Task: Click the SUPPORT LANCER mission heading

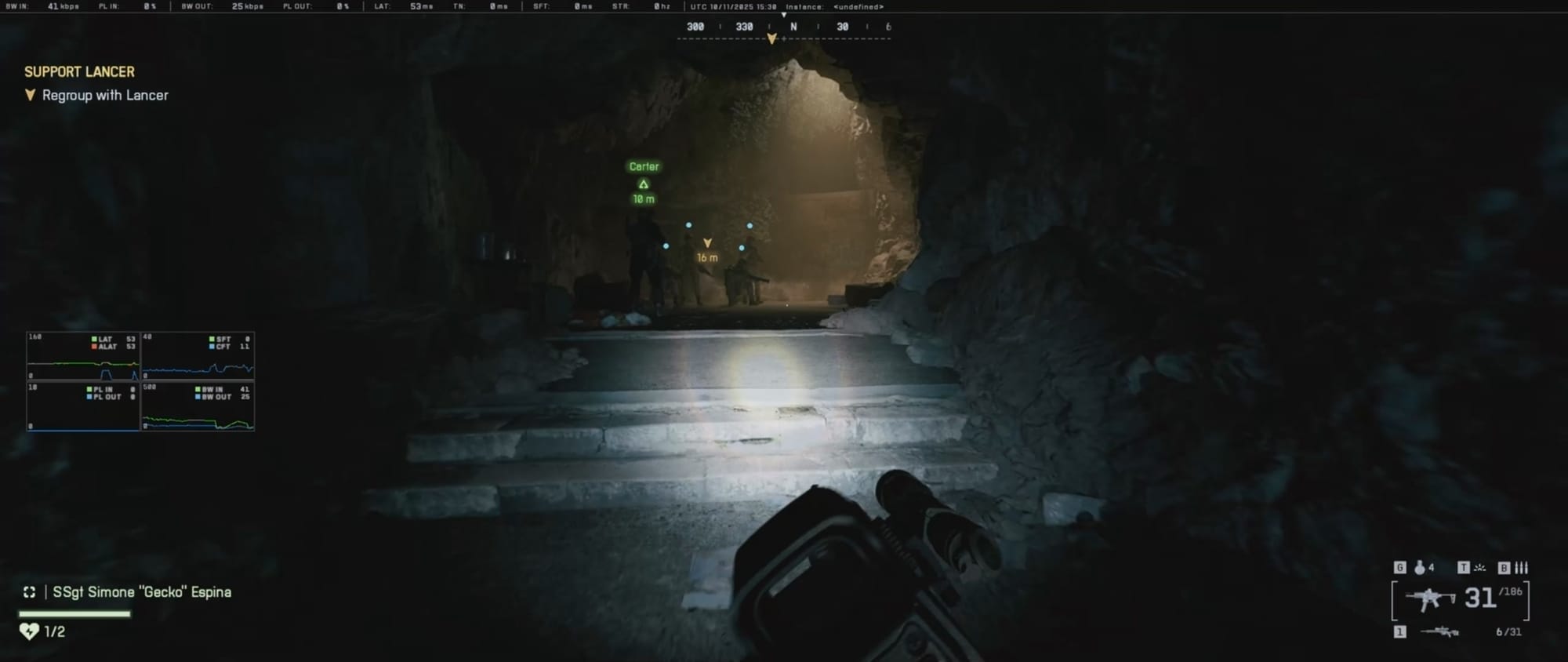Action: [78, 71]
